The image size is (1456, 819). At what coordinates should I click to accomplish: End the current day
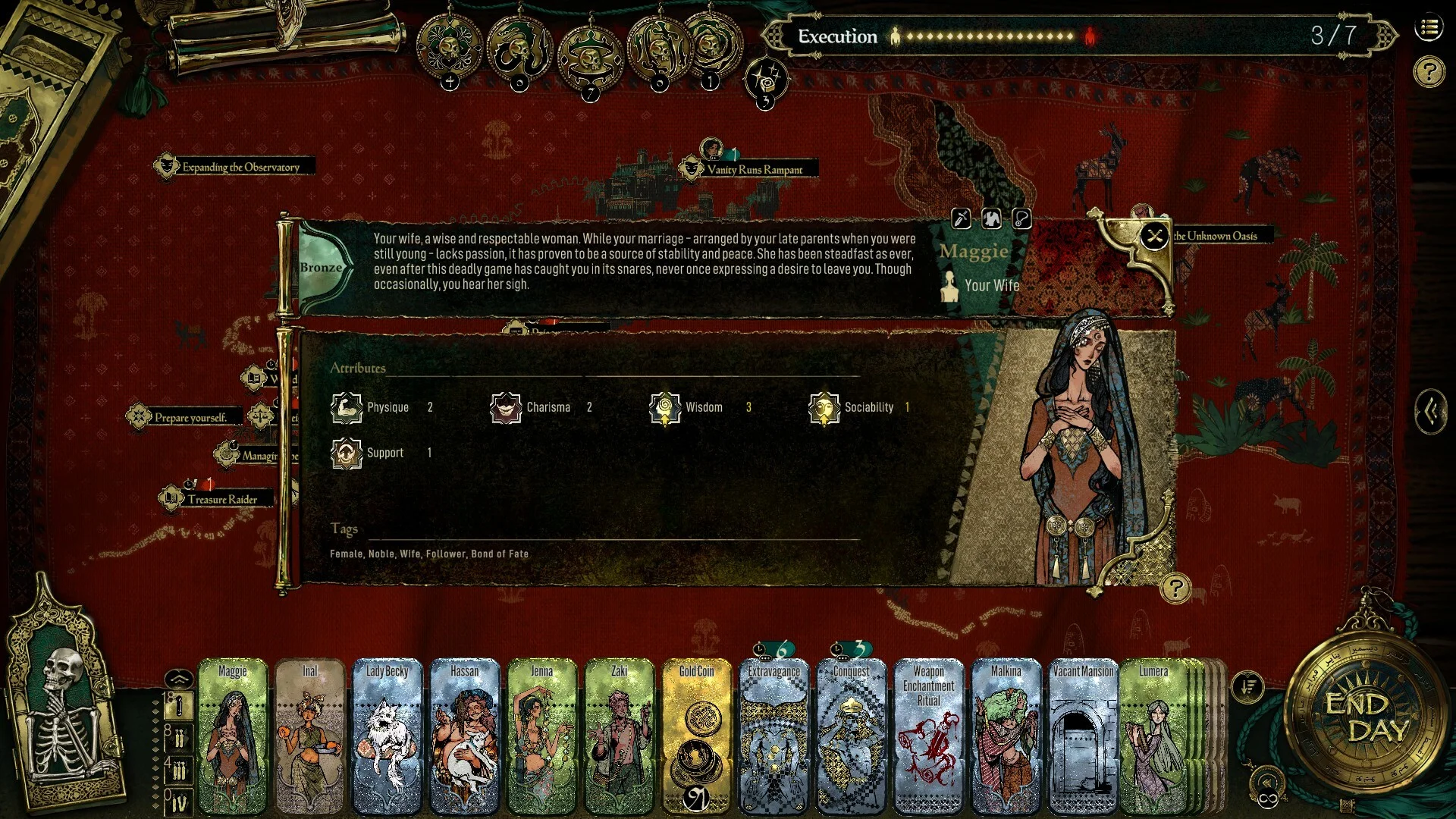click(1356, 717)
